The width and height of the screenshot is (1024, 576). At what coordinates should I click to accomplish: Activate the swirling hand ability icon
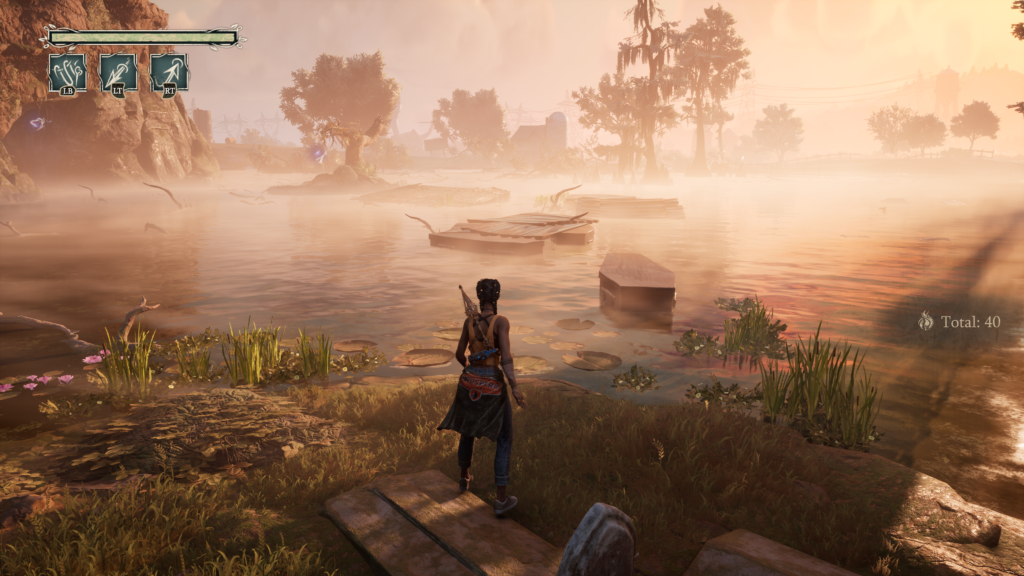pos(67,72)
